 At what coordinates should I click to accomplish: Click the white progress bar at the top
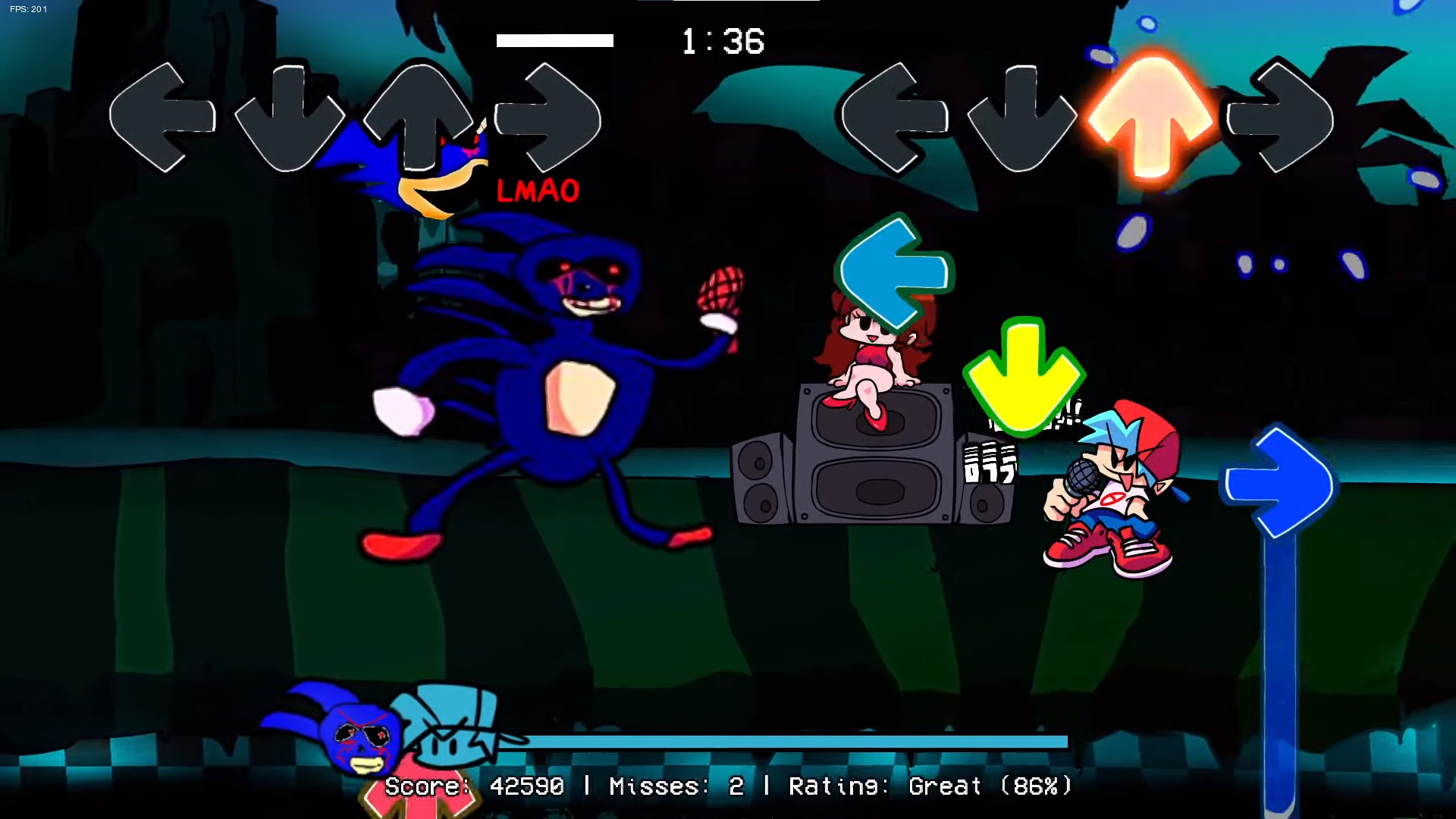tap(554, 42)
